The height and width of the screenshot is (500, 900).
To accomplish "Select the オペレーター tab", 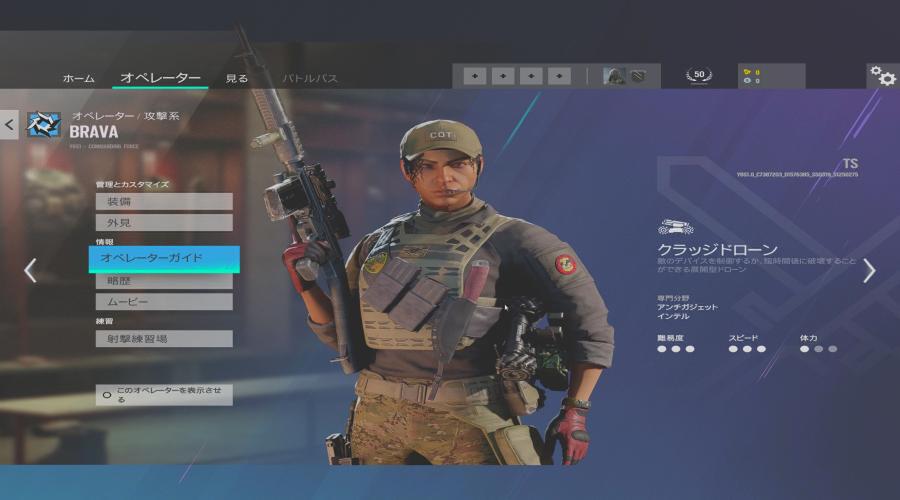I will point(160,78).
